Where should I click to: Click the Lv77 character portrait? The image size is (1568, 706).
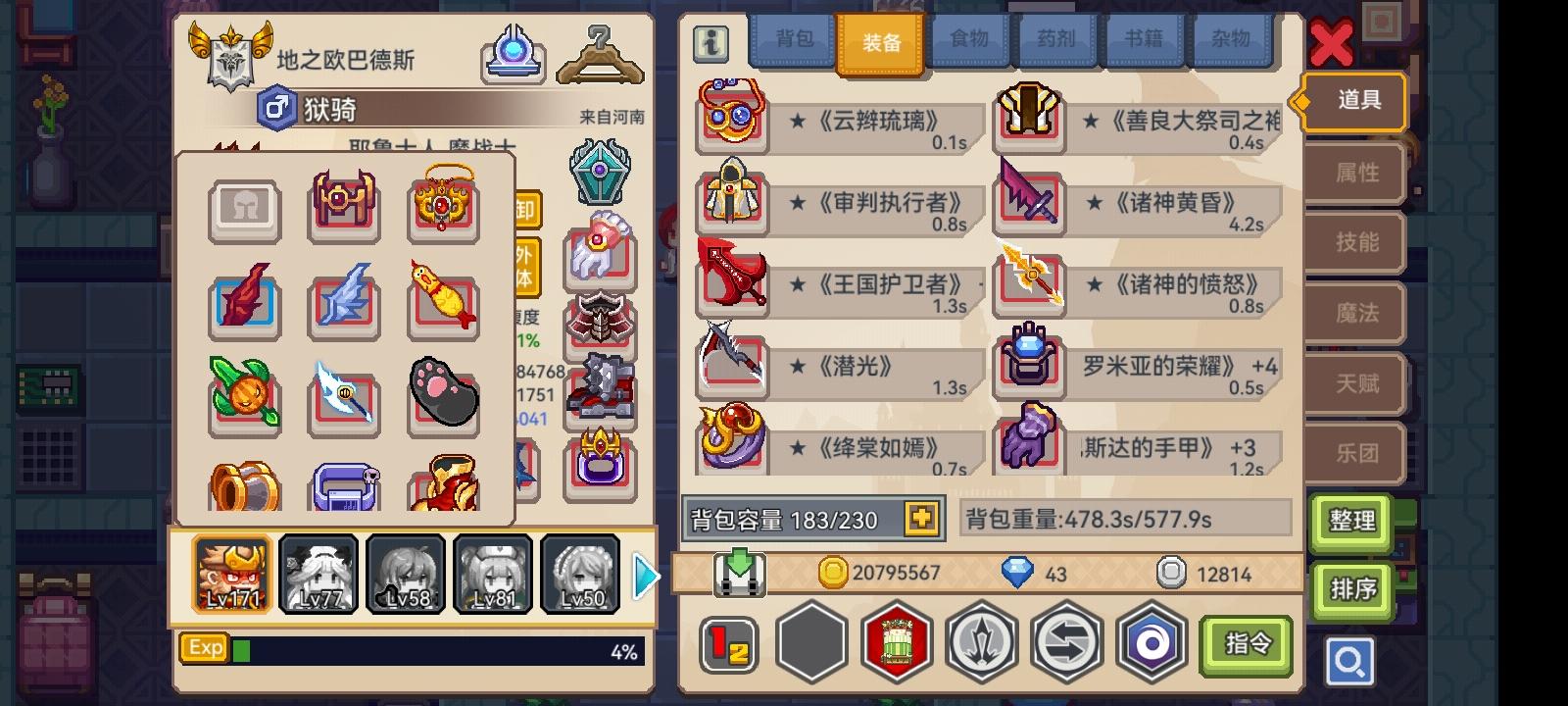click(x=317, y=574)
